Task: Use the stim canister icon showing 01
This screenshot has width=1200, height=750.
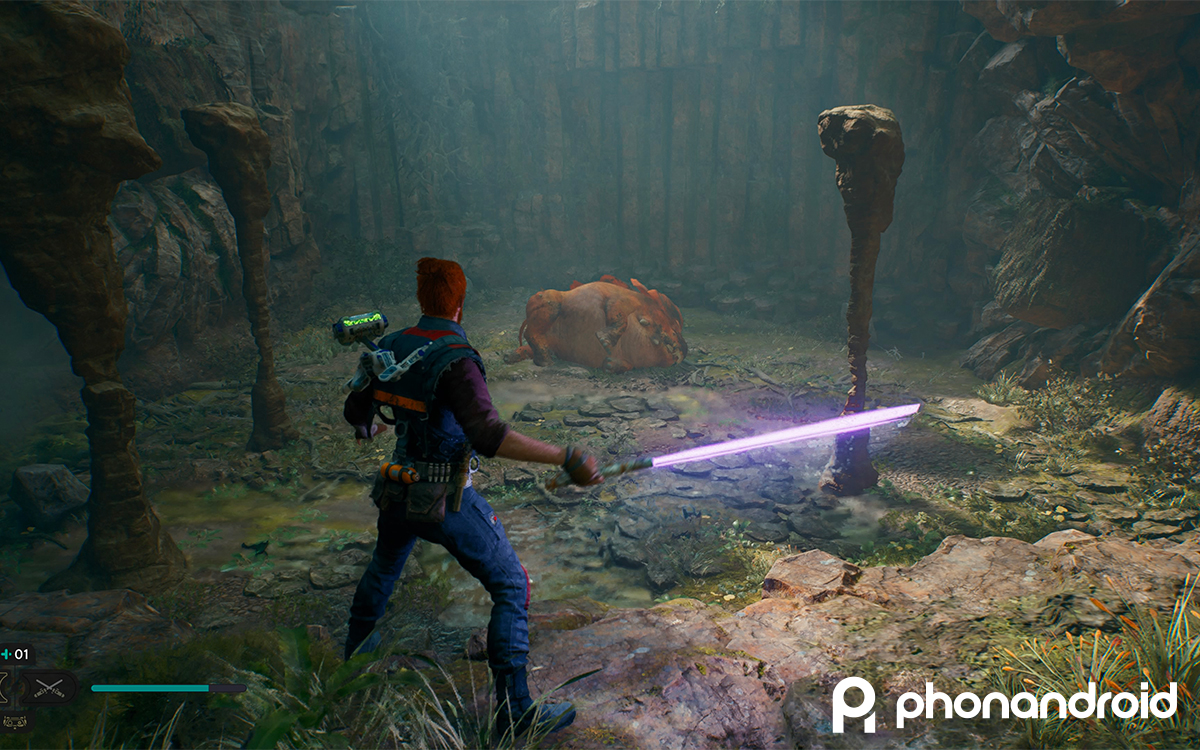Action: click(16, 655)
